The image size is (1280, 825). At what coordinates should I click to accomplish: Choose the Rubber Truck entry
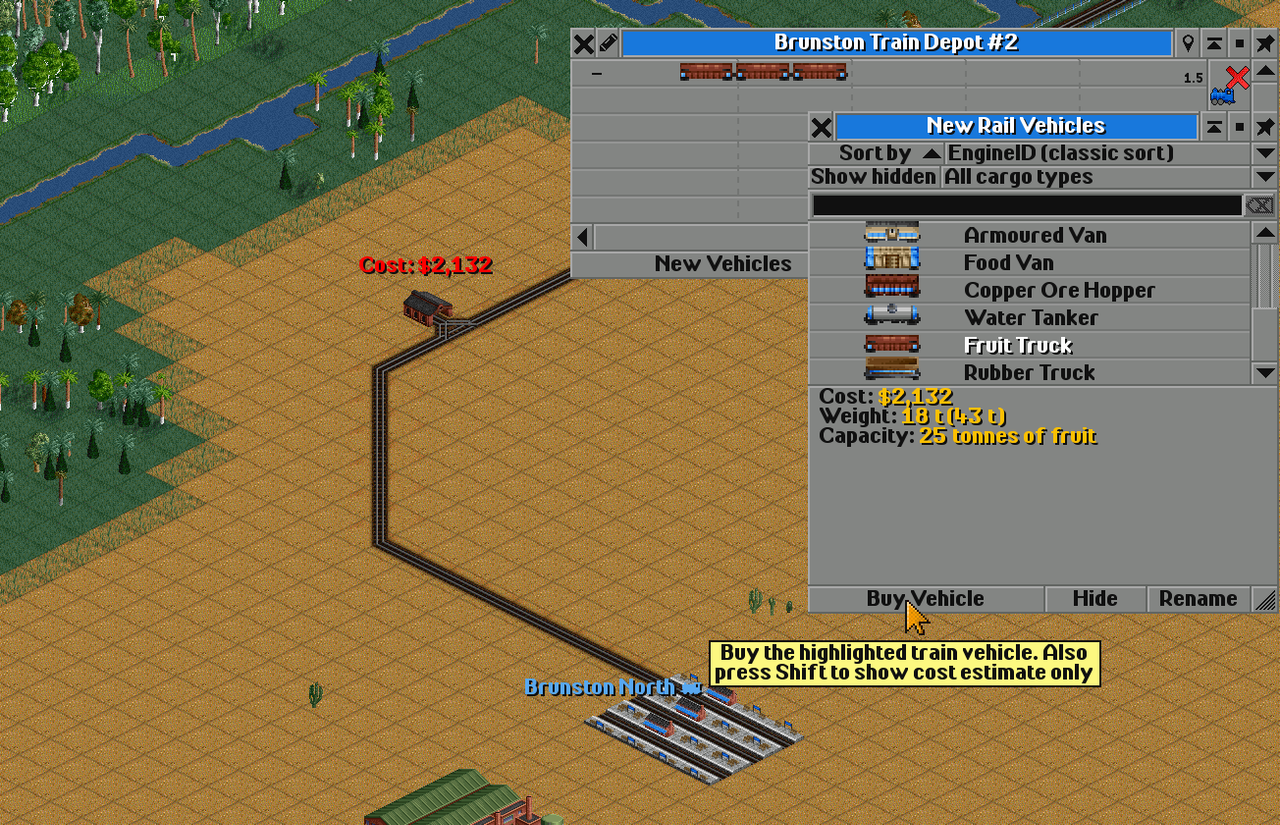(x=1029, y=373)
